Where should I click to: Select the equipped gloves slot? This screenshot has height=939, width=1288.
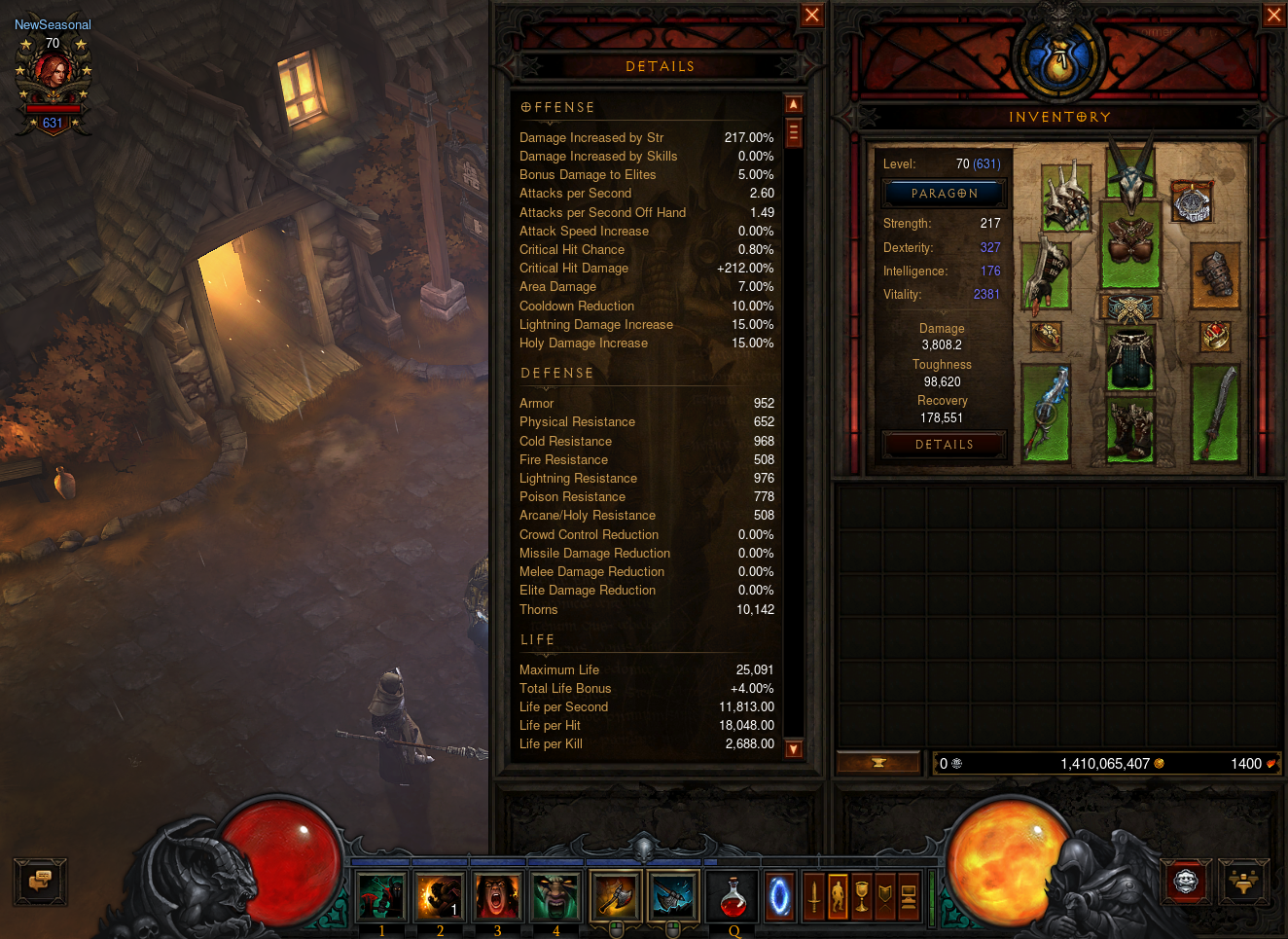pos(1048,274)
